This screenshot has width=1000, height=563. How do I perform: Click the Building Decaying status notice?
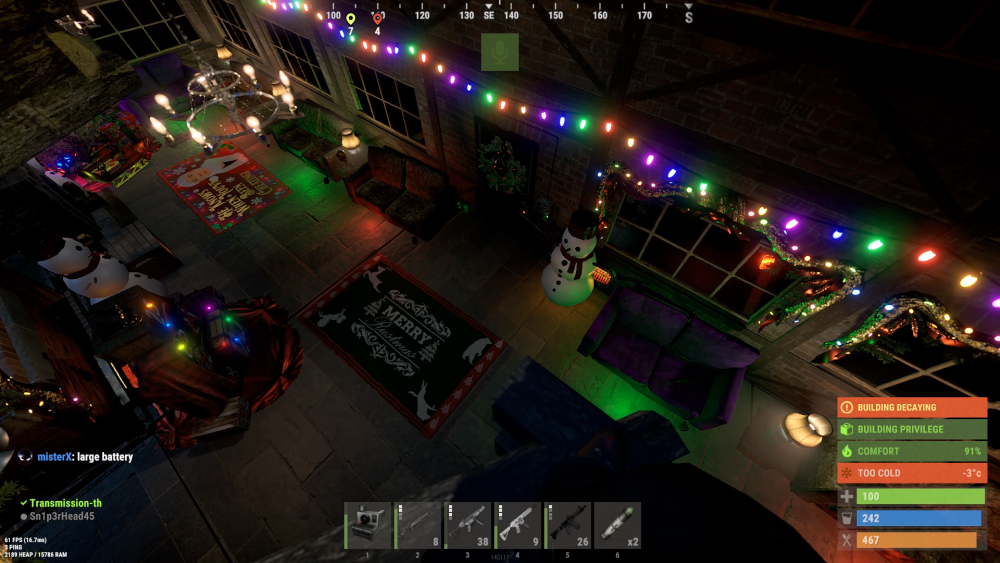(x=912, y=408)
